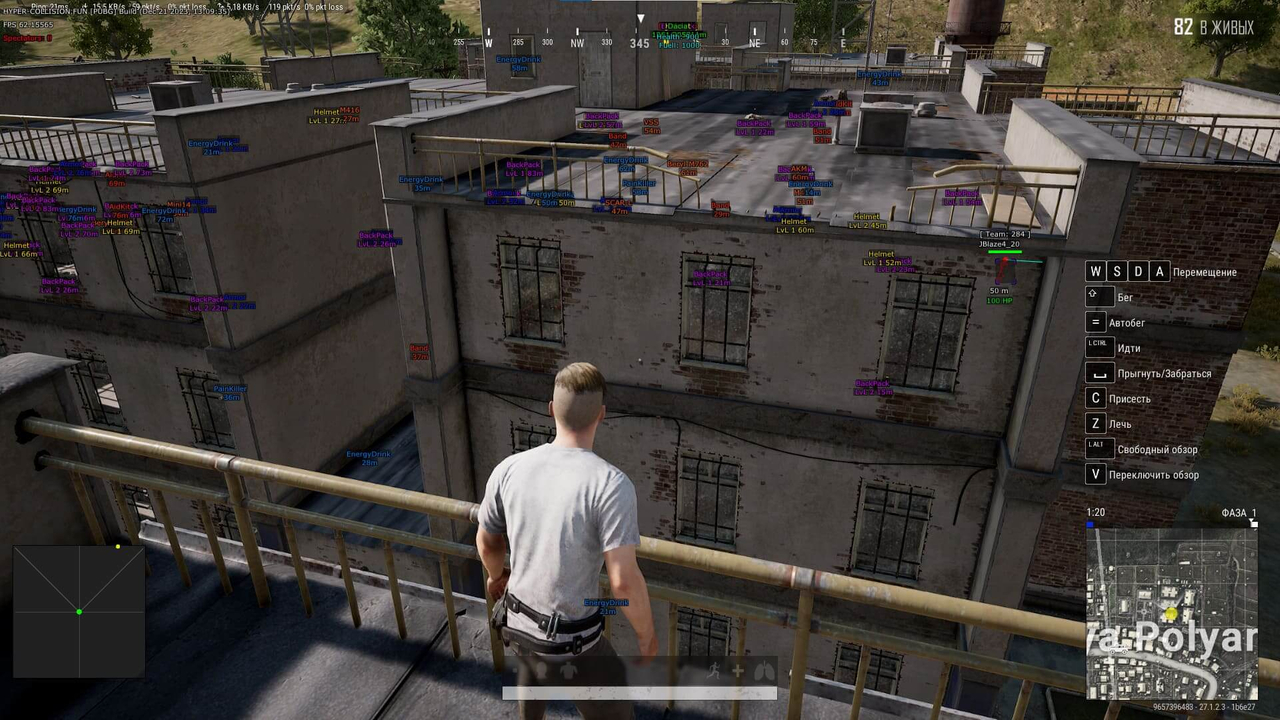Click the ФАЗА 1 phase timer label
Image resolution: width=1280 pixels, height=720 pixels.
[1238, 512]
